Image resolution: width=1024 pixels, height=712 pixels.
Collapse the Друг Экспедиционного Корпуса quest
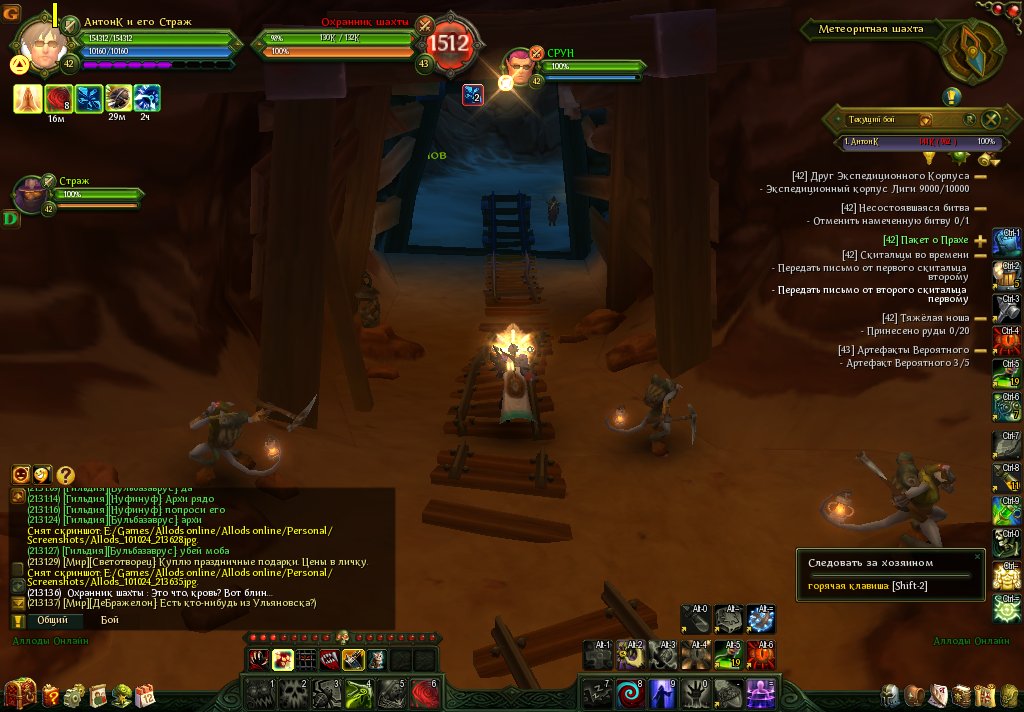tap(980, 176)
